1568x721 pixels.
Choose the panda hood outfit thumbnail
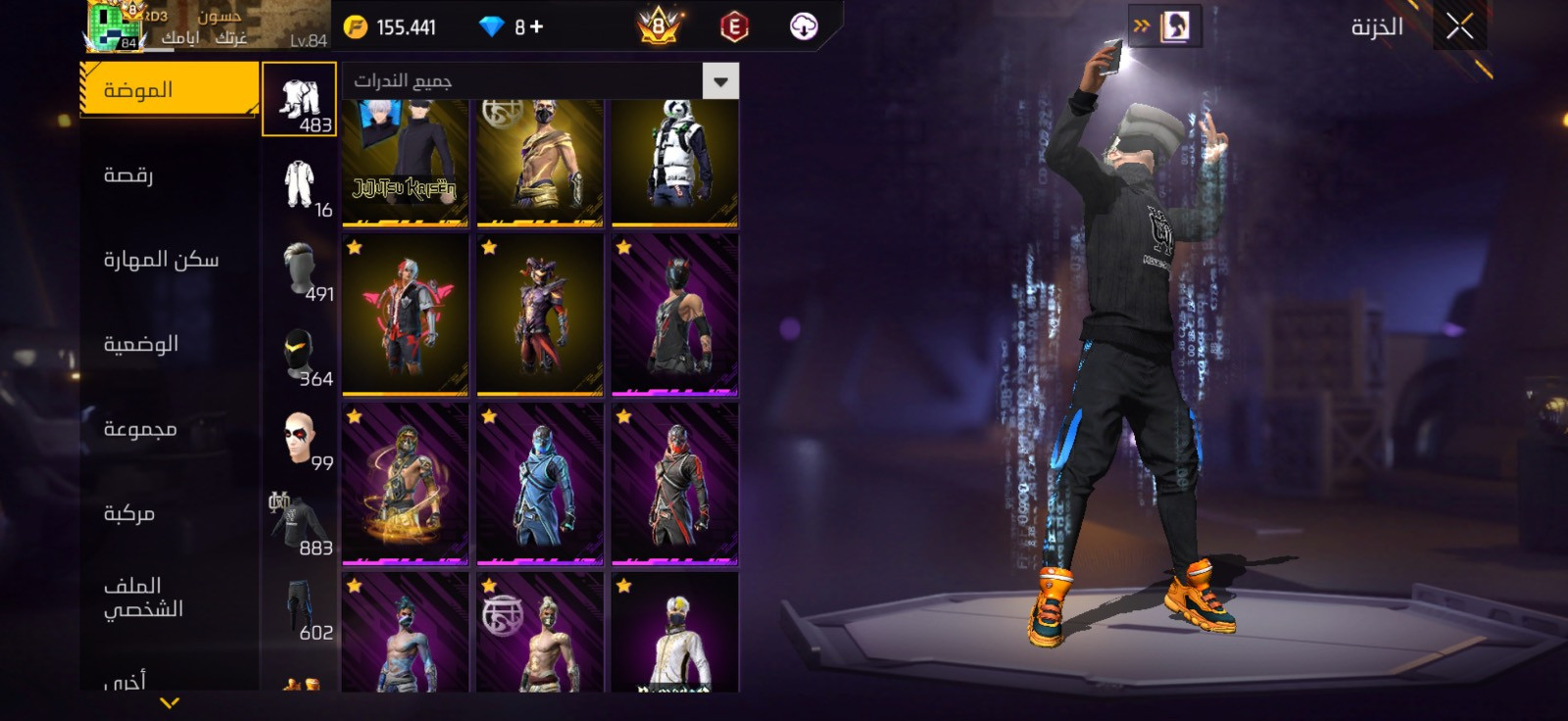[674, 162]
